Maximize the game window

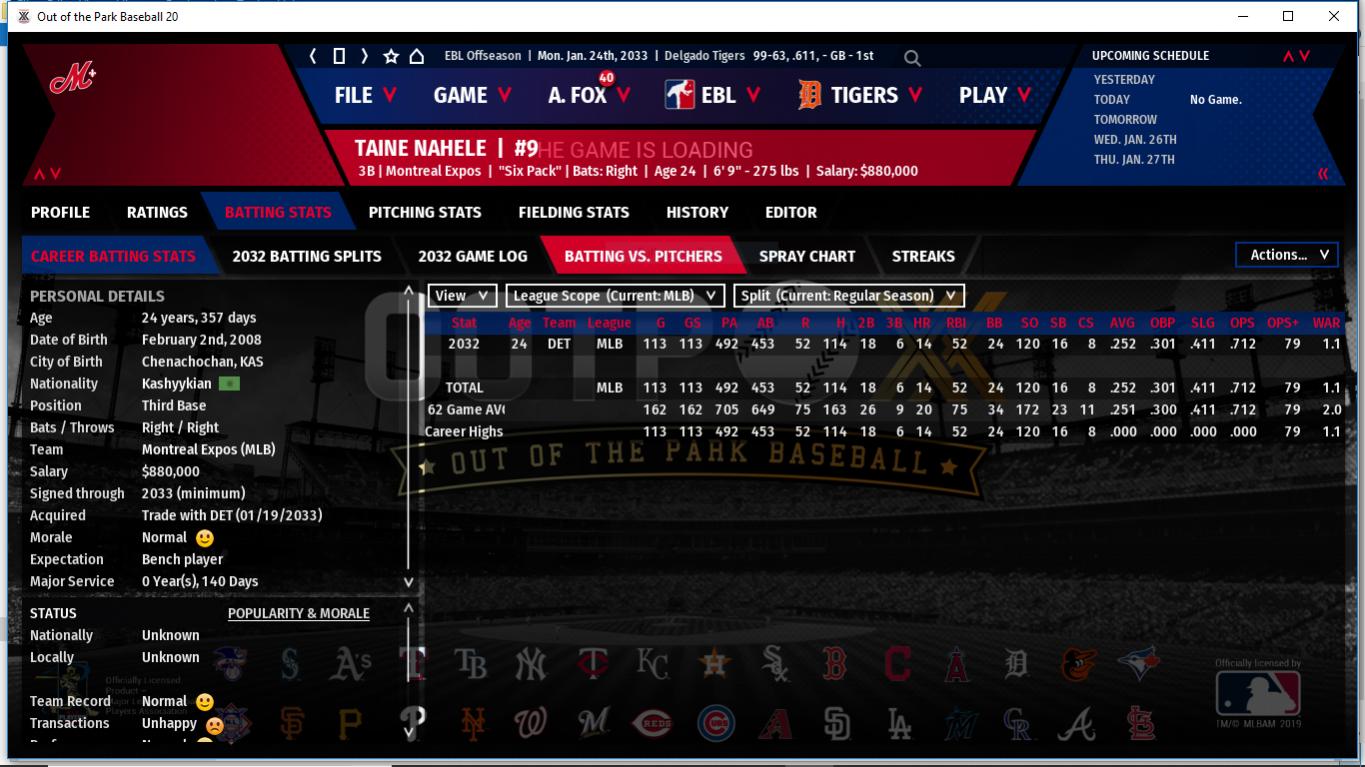[x=1288, y=16]
